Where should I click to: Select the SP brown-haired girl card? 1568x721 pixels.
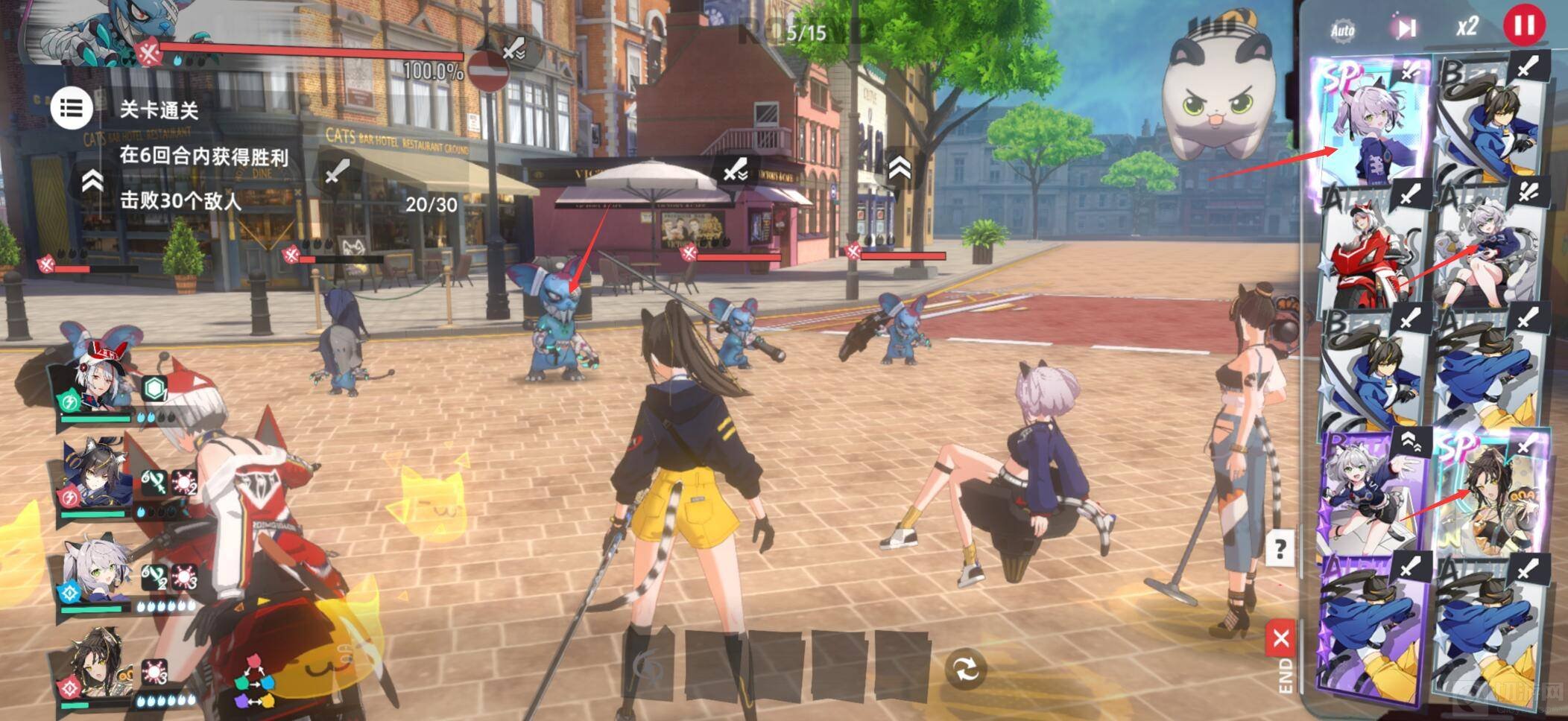tap(1490, 492)
